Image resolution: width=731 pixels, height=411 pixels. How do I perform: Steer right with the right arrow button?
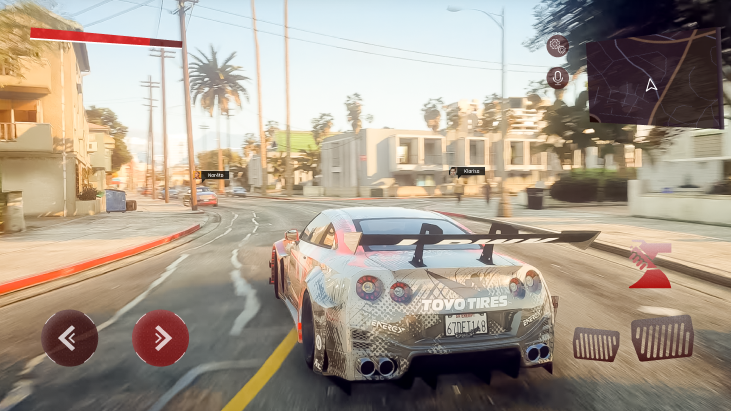click(x=160, y=338)
